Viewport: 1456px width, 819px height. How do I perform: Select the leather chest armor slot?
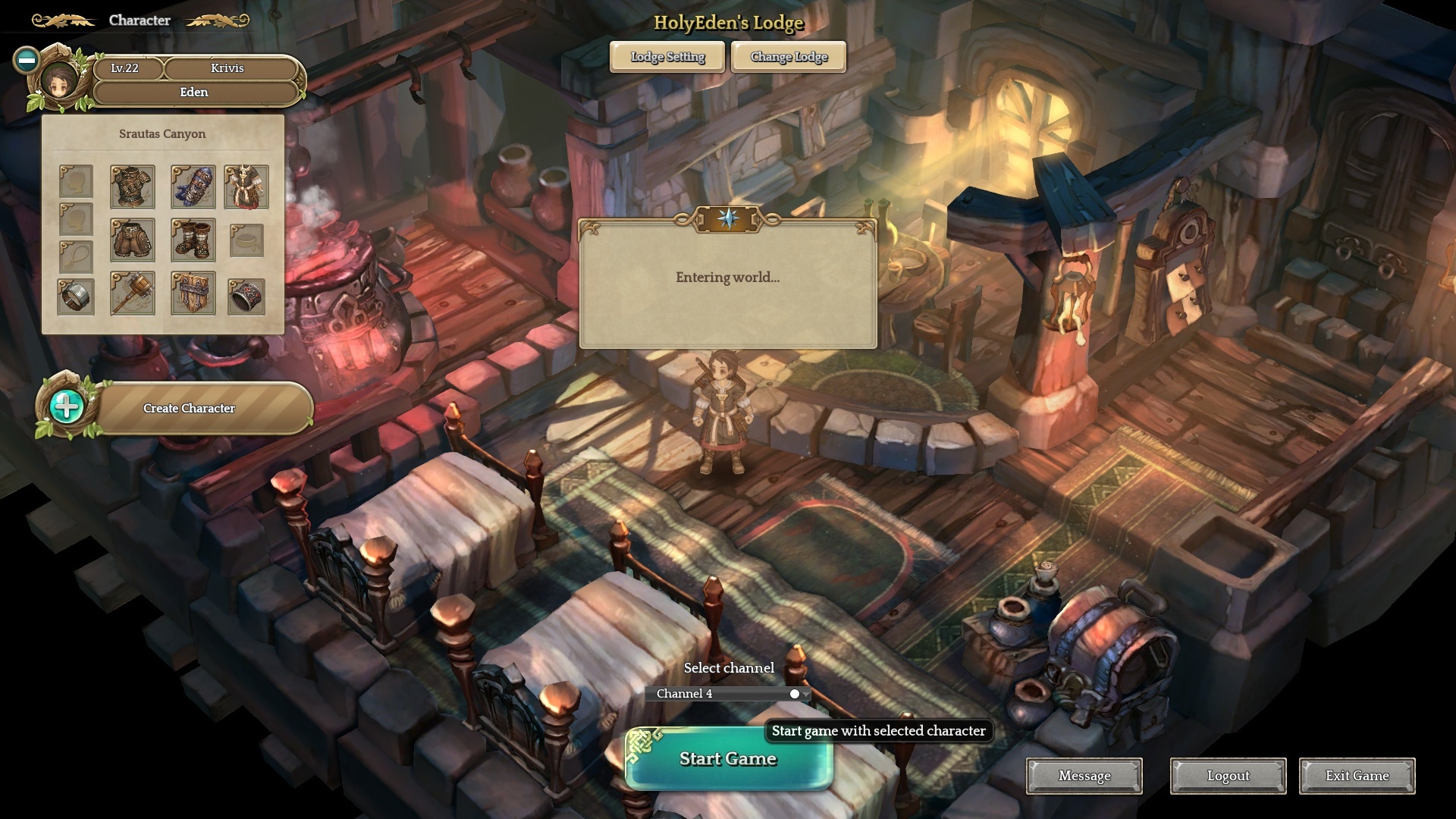(133, 187)
